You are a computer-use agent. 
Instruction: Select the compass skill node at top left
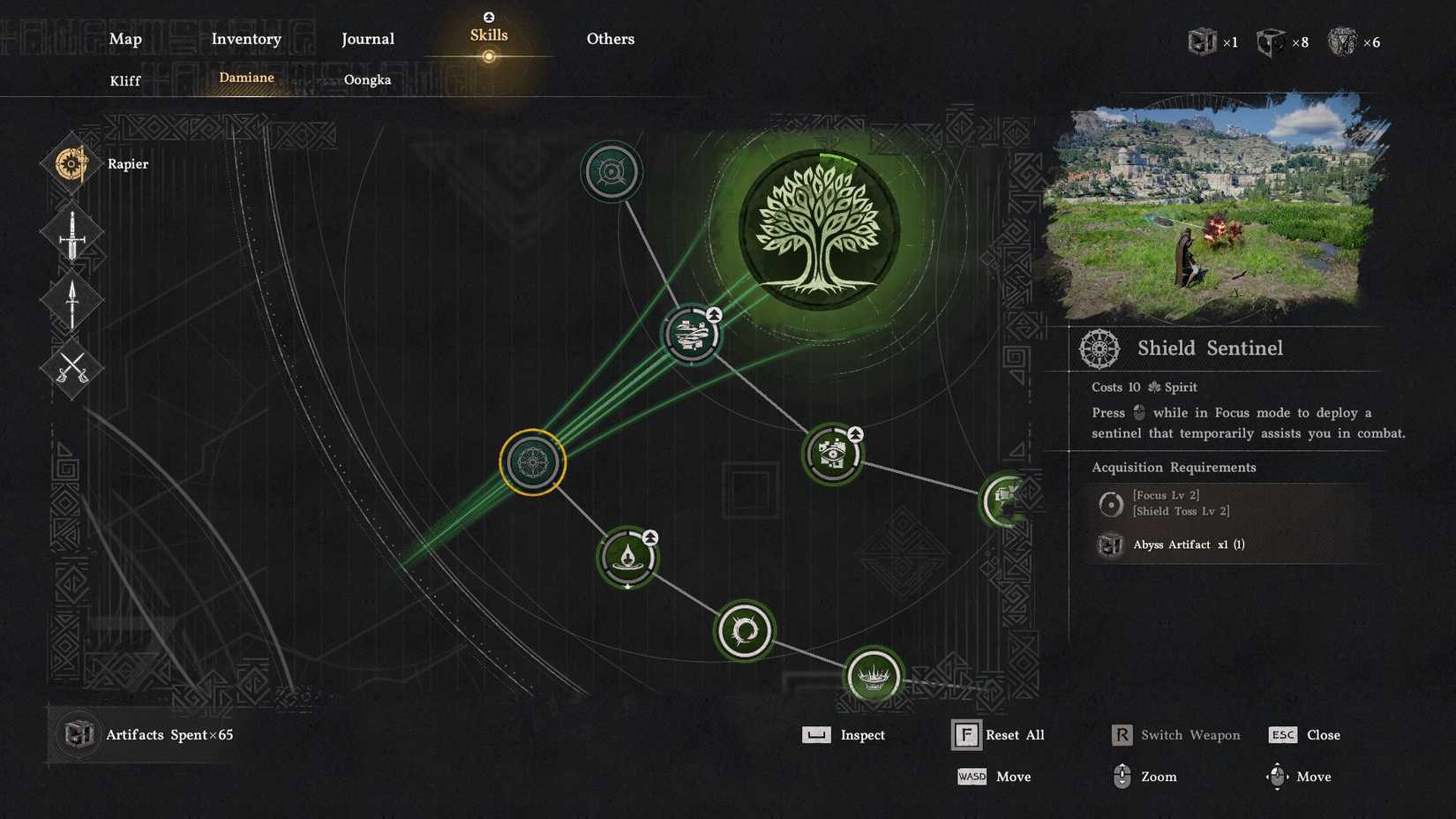611,171
